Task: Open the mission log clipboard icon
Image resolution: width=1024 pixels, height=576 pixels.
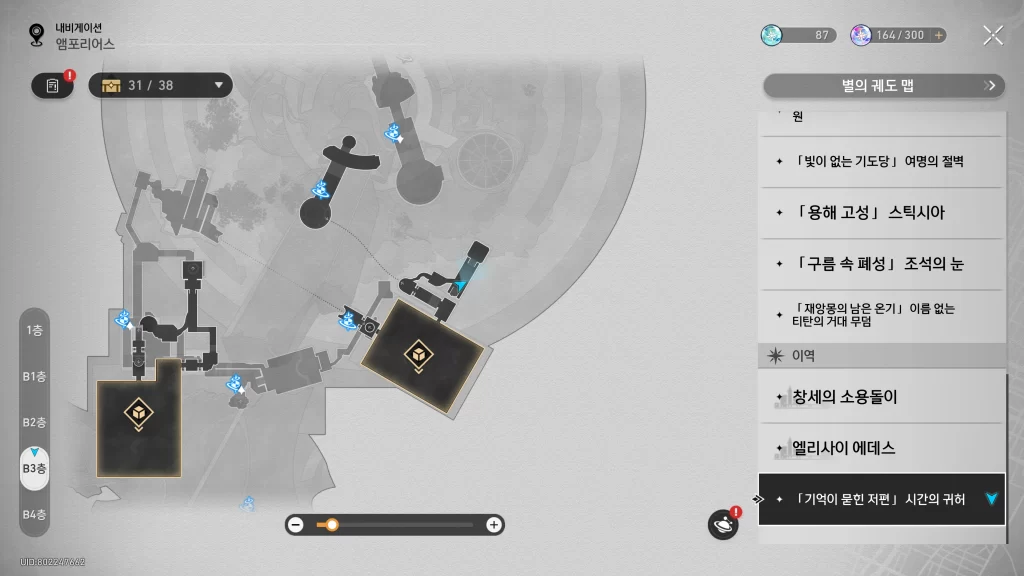Action: pyautogui.click(x=52, y=85)
